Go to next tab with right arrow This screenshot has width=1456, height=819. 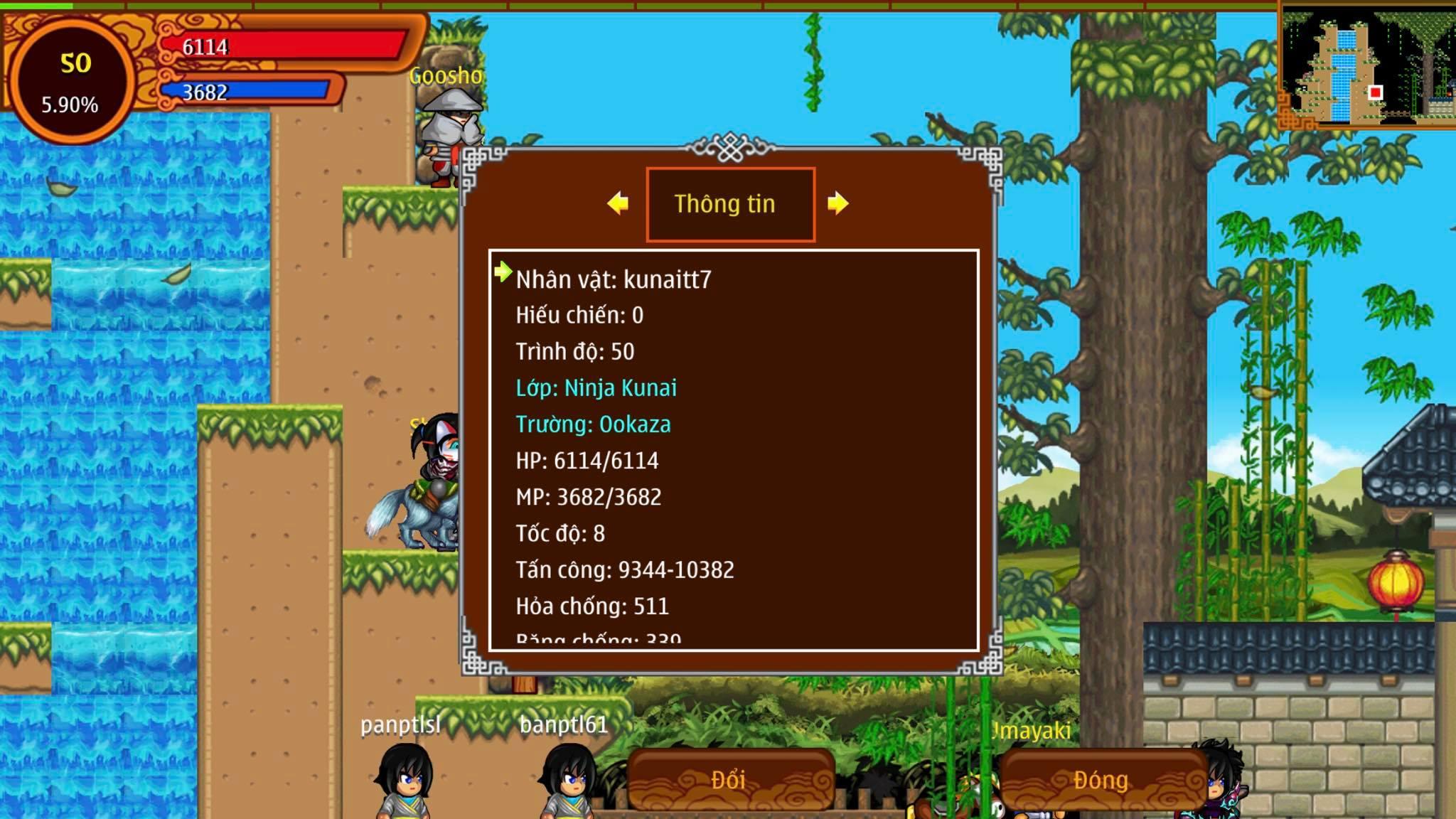tap(838, 203)
